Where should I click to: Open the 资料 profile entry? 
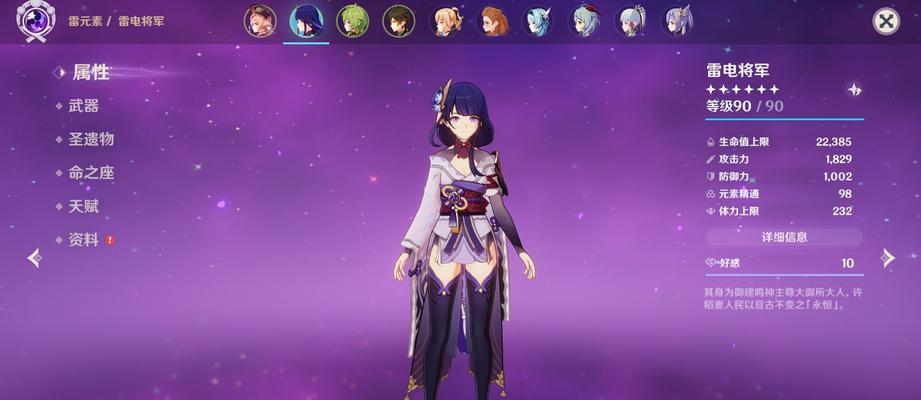[x=84, y=240]
